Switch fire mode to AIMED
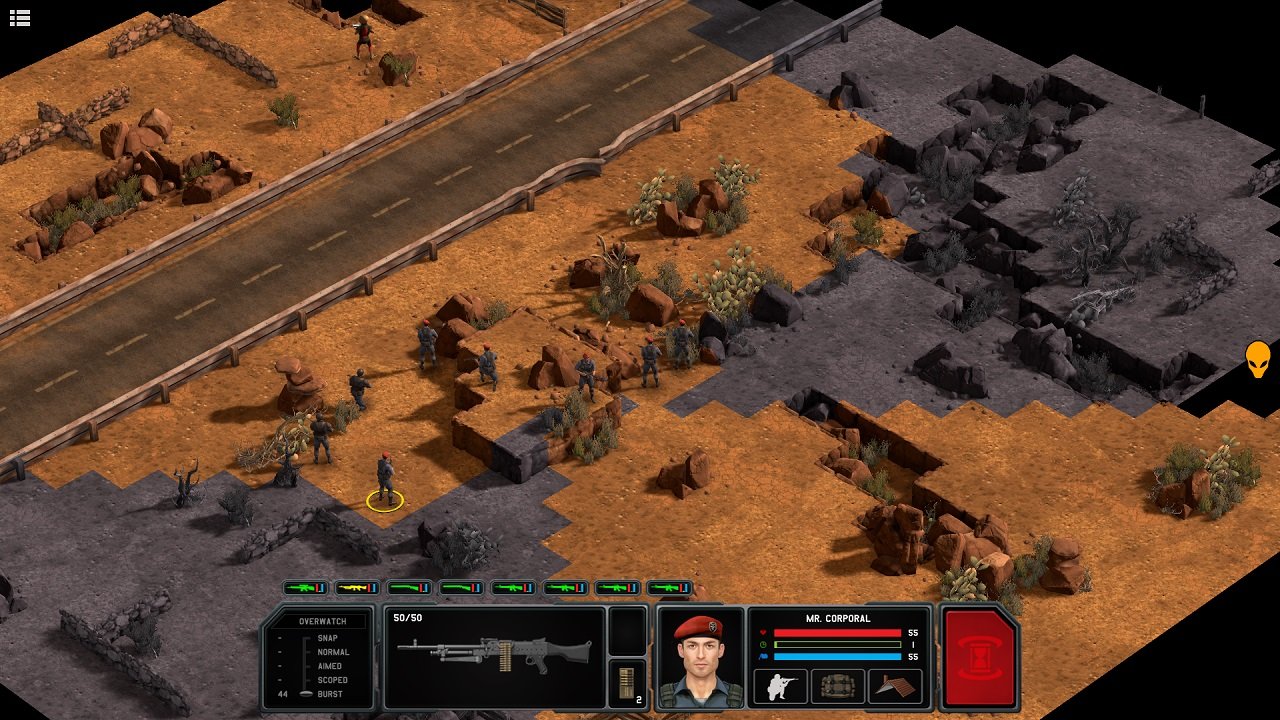 [330, 666]
